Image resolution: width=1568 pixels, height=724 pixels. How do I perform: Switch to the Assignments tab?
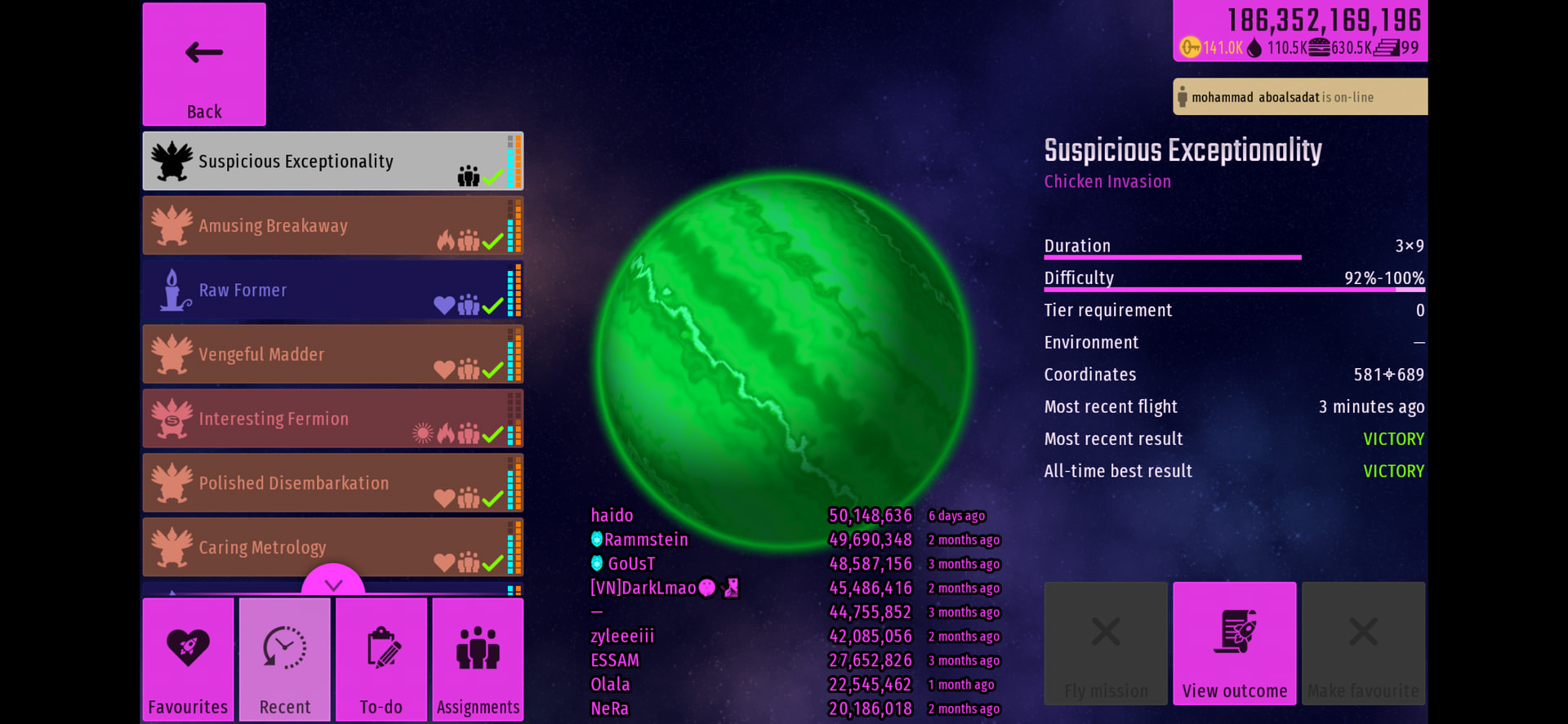coord(478,660)
